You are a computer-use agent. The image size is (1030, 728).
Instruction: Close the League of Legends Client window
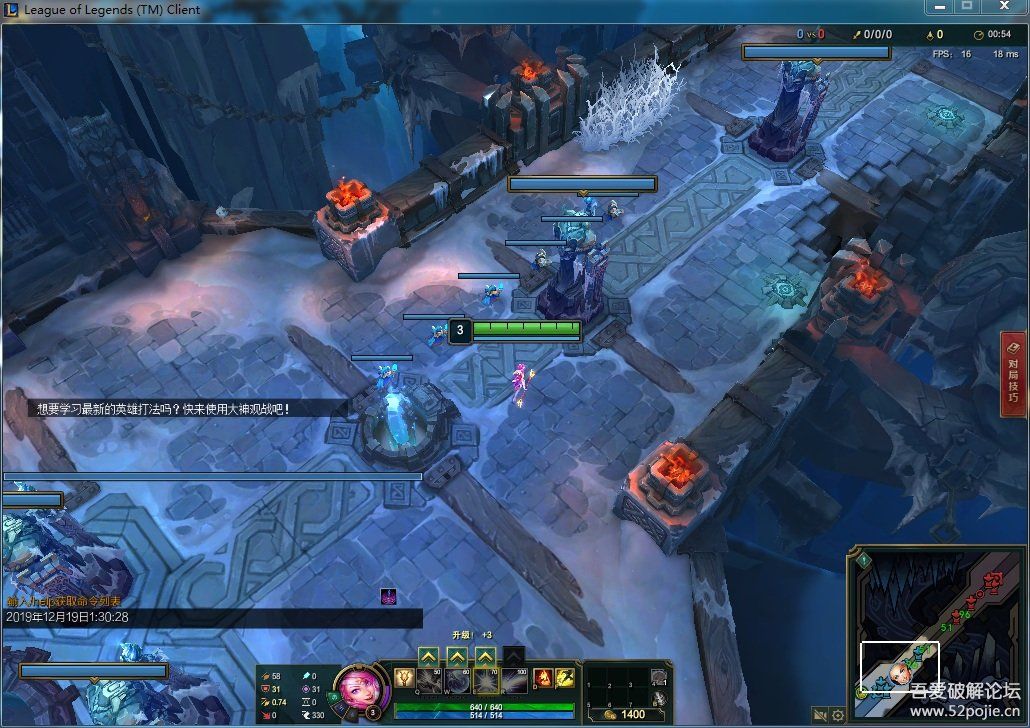pos(1002,8)
